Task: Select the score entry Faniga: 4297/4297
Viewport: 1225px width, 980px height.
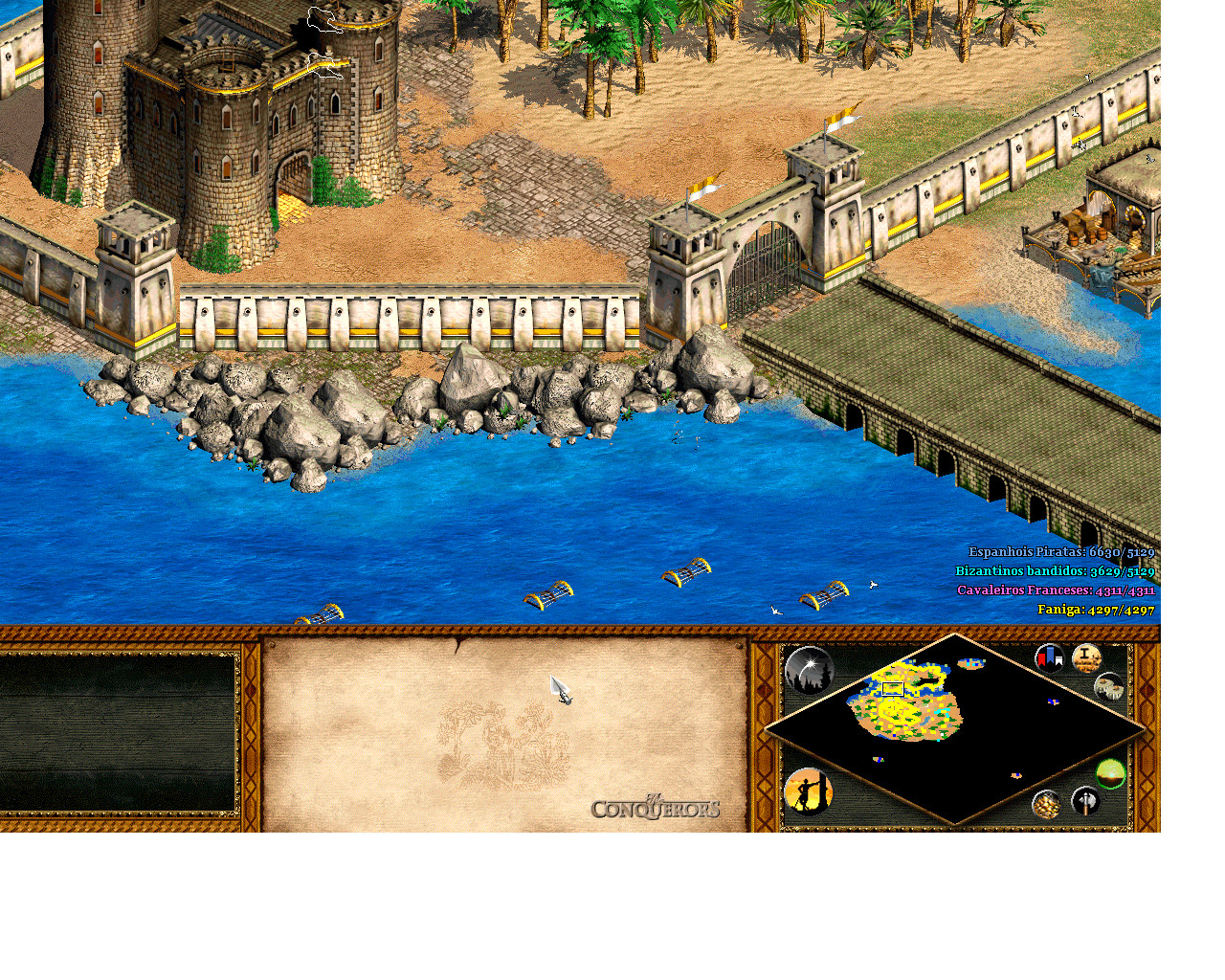Action: coord(1097,610)
